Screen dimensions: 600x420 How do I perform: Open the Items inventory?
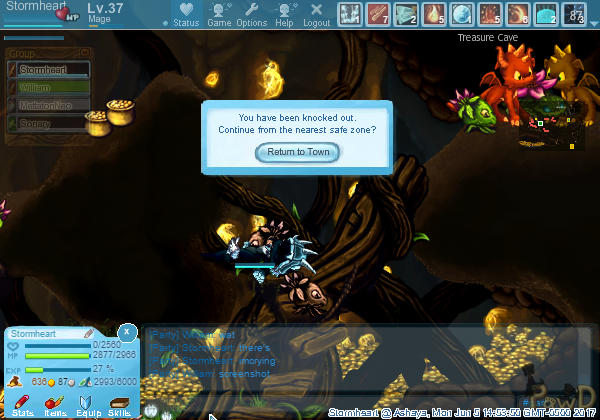(x=55, y=402)
